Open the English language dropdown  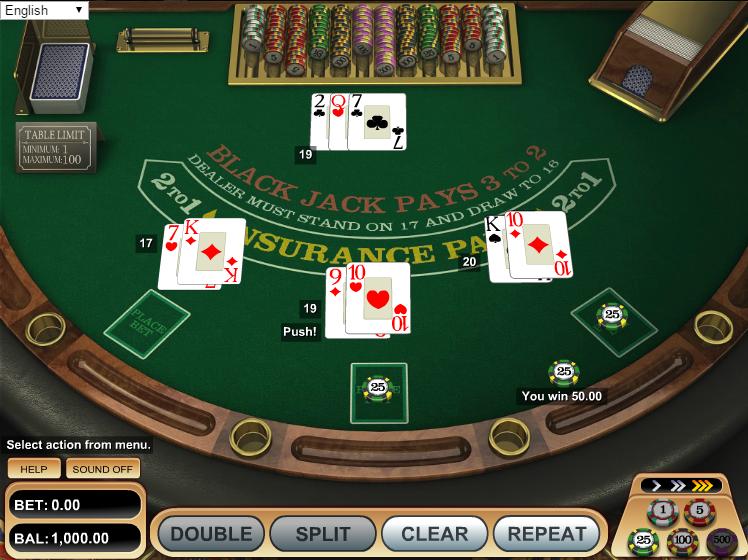[x=44, y=10]
